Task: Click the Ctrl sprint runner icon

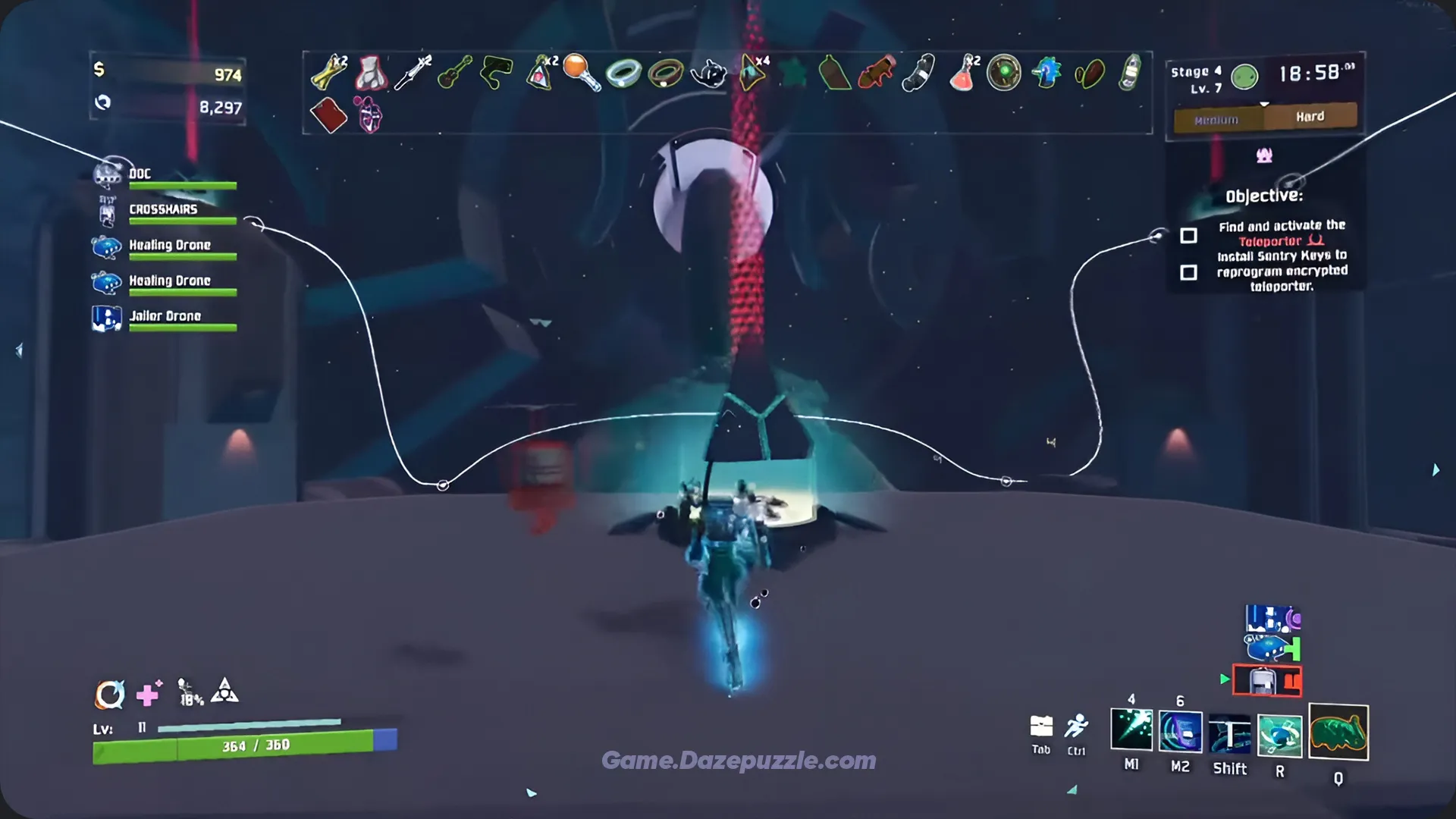Action: 1077,724
